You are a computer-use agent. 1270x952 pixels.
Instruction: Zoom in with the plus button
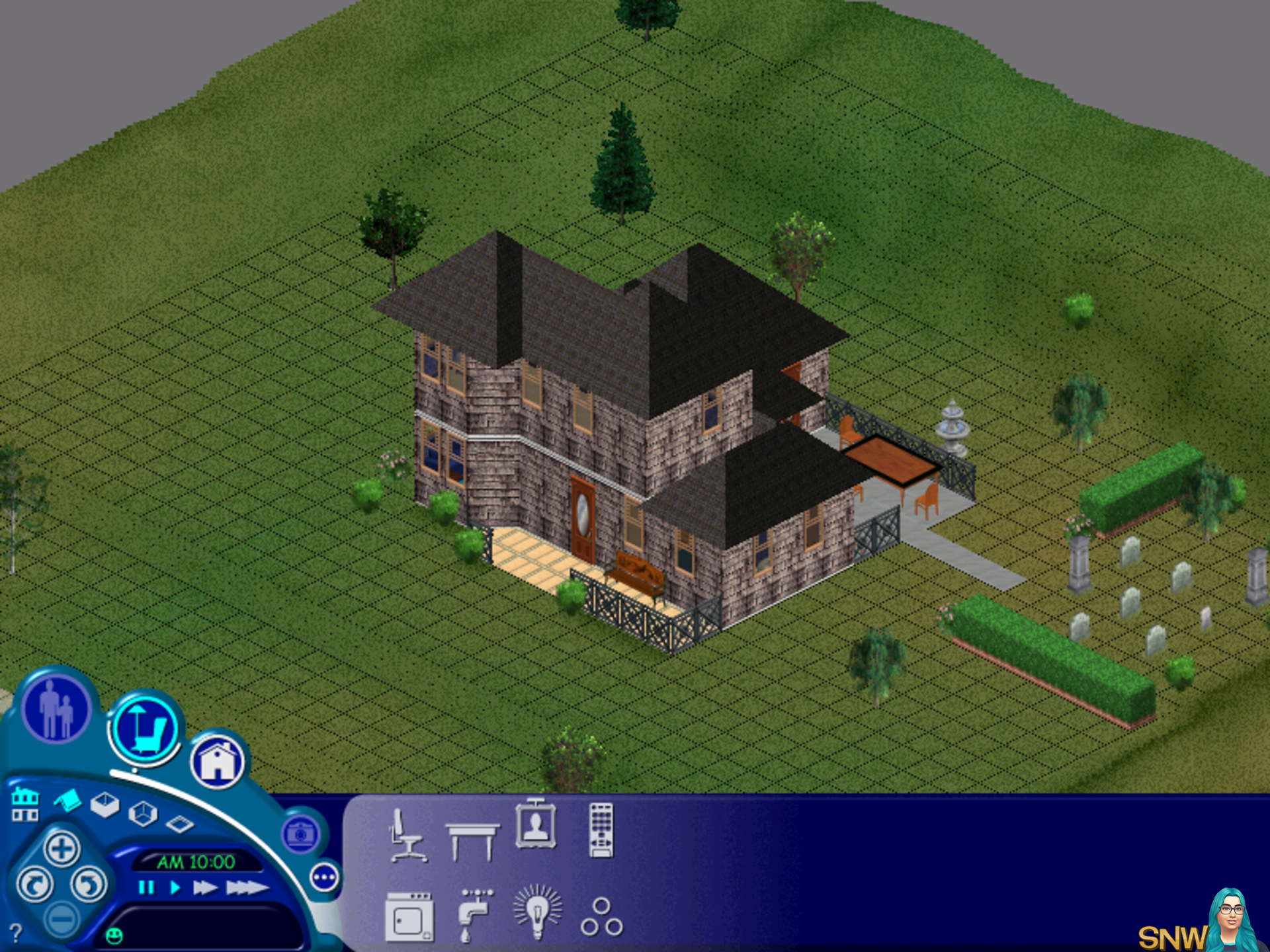(62, 848)
